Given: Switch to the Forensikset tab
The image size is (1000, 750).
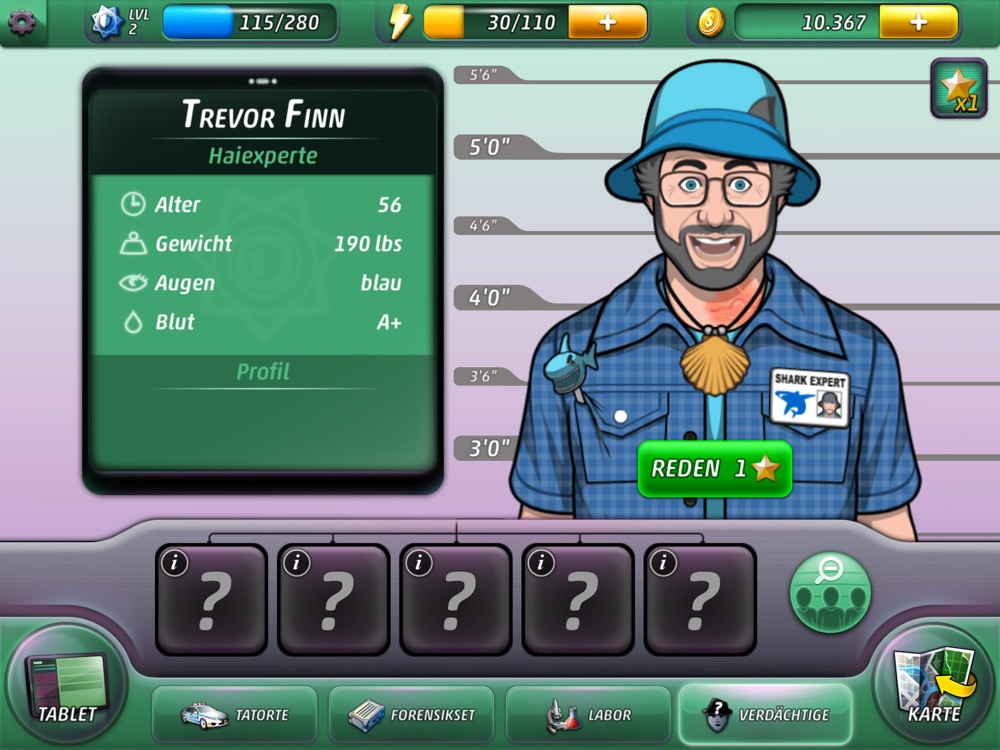Looking at the screenshot, I should tap(411, 715).
